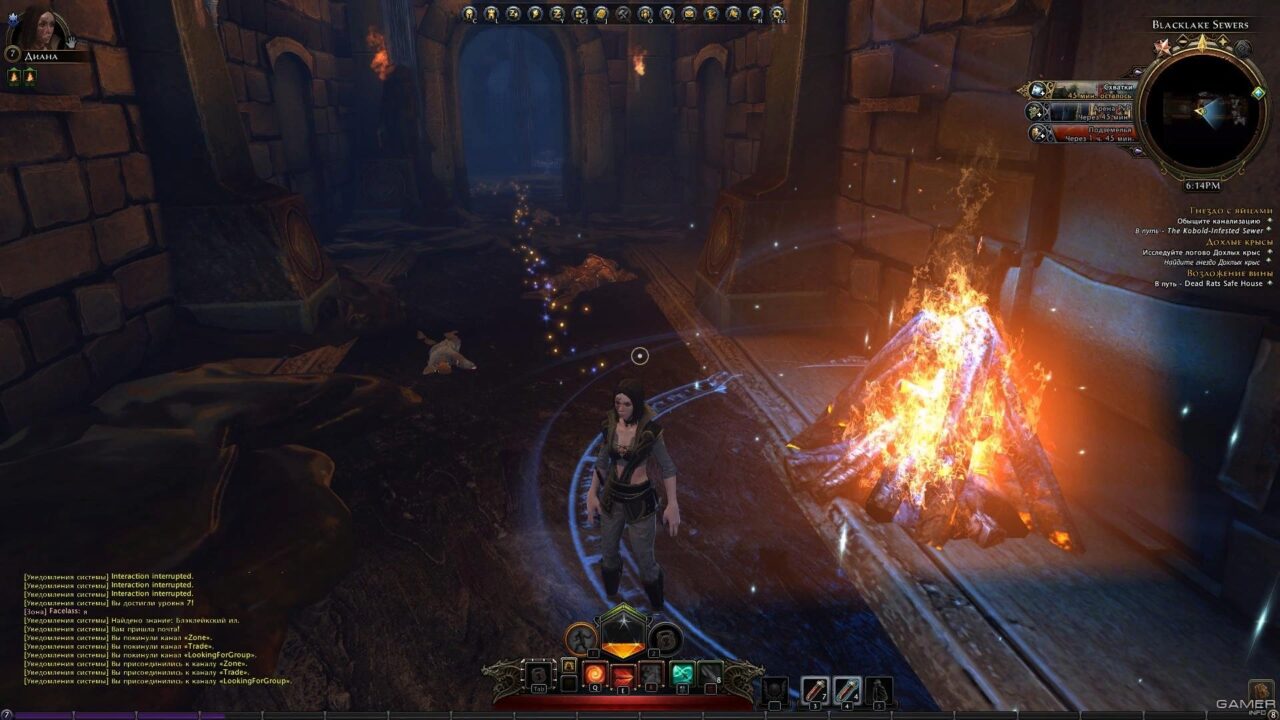Click the Kobold-Infested Sewer travel link
1280x720 pixels.
point(1215,231)
